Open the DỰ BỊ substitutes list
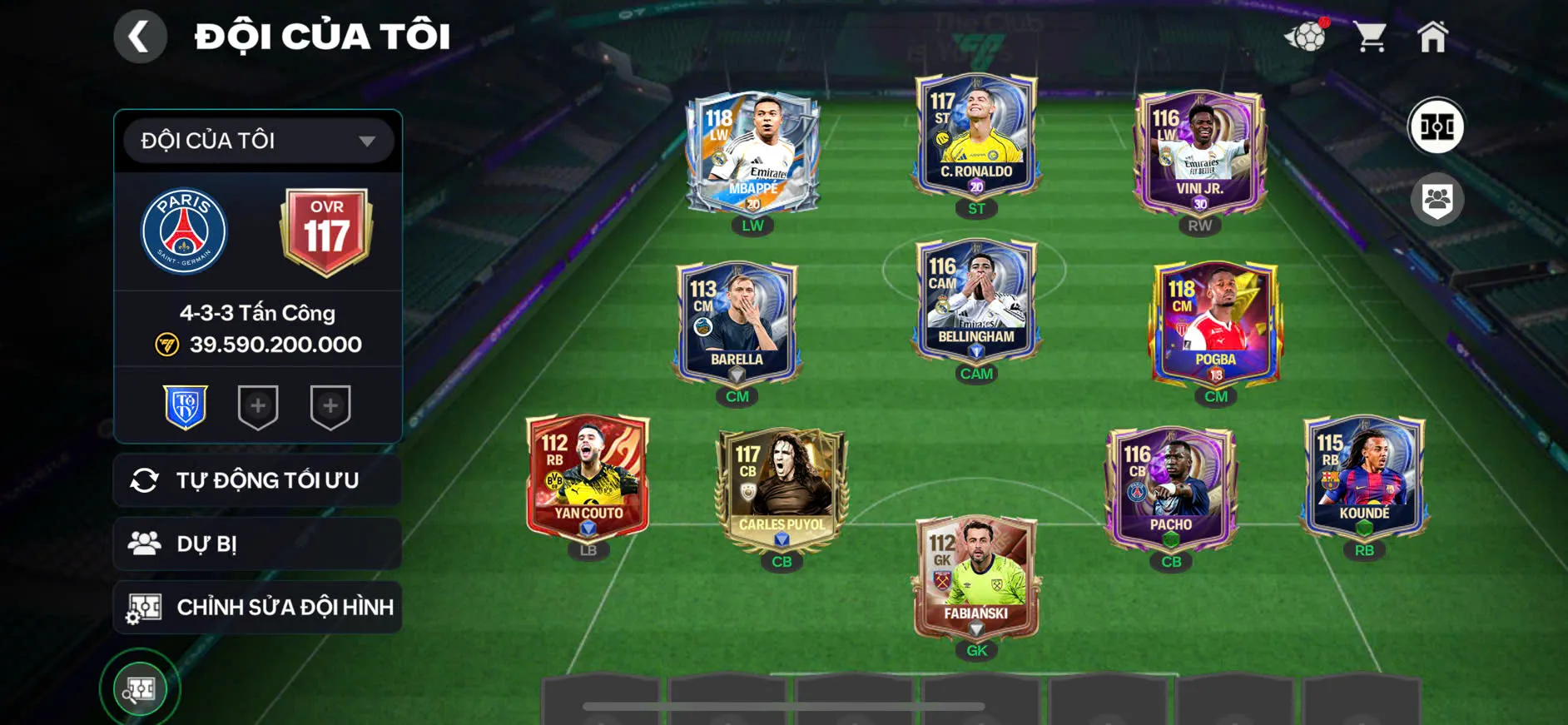 coord(258,544)
